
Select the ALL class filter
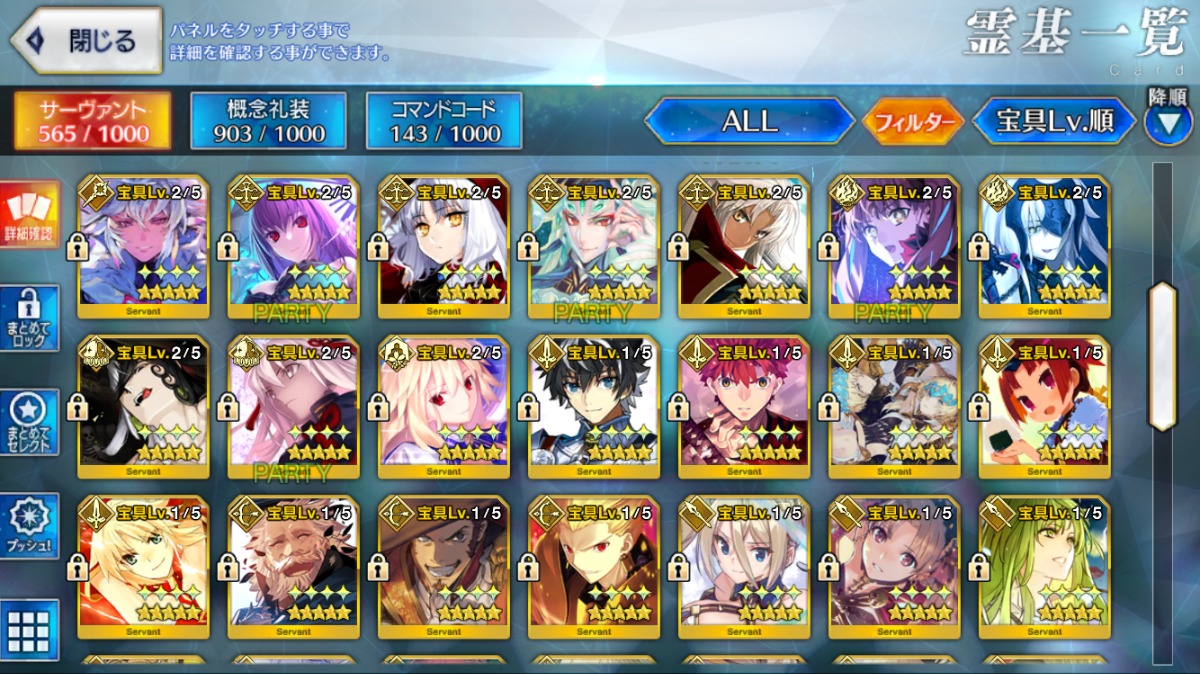click(749, 121)
